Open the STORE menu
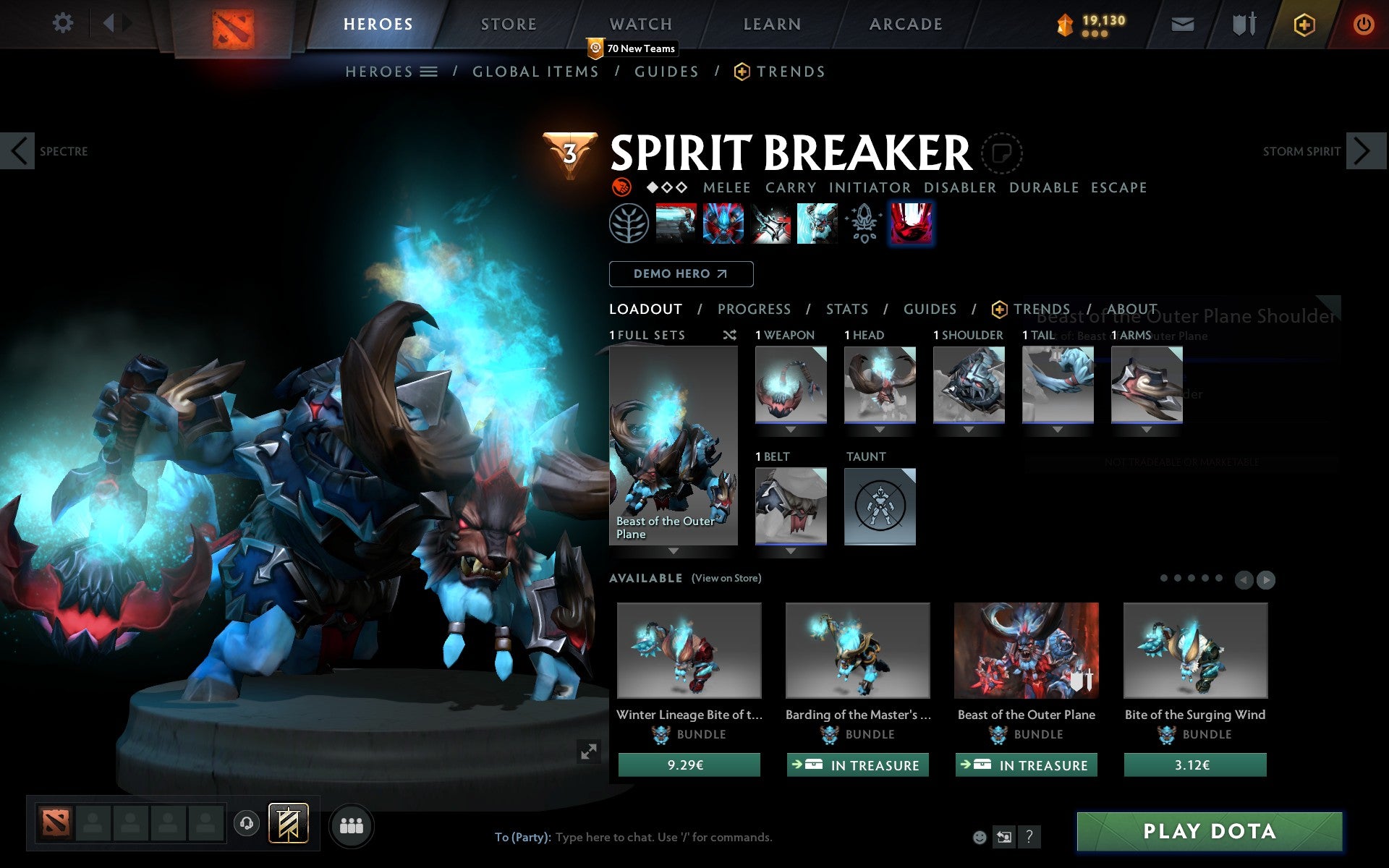 coord(508,23)
